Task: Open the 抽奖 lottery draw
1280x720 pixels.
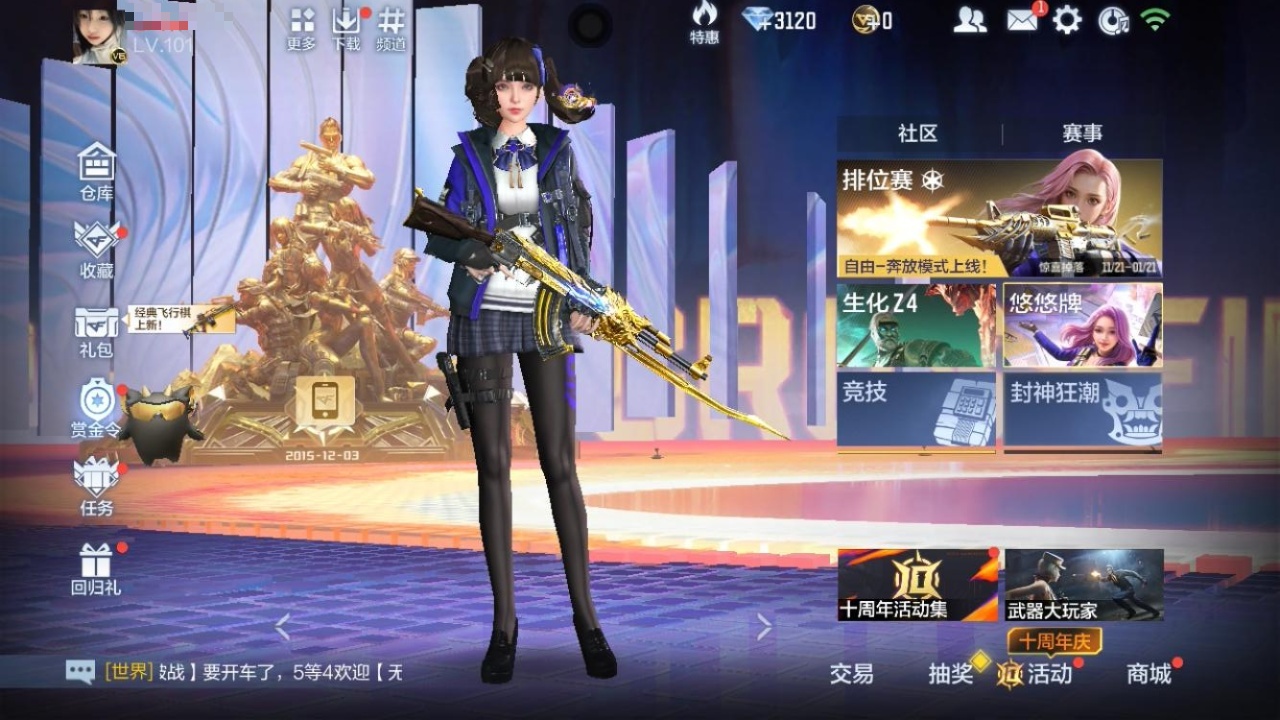Action: click(x=951, y=674)
